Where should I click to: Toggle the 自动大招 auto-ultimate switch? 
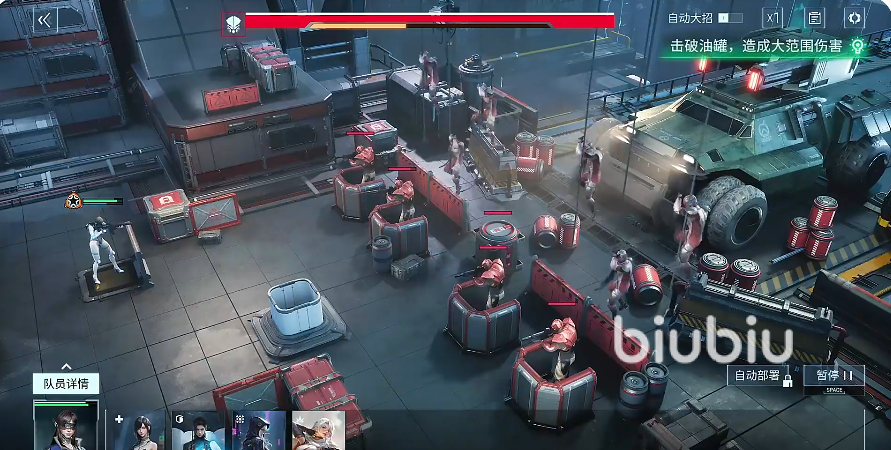pyautogui.click(x=730, y=18)
